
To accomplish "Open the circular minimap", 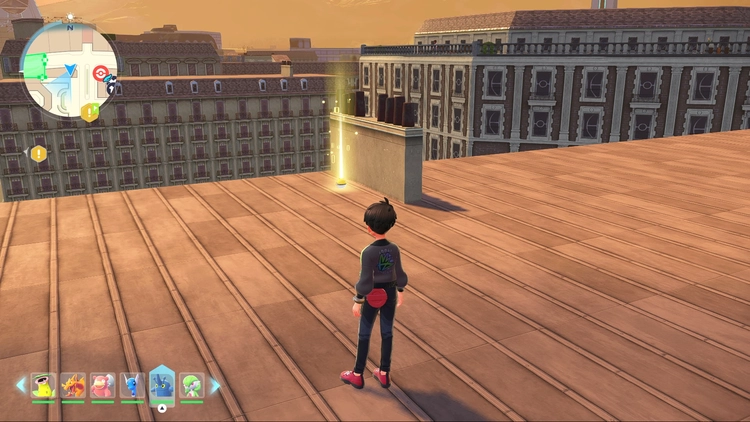I will pyautogui.click(x=69, y=68).
